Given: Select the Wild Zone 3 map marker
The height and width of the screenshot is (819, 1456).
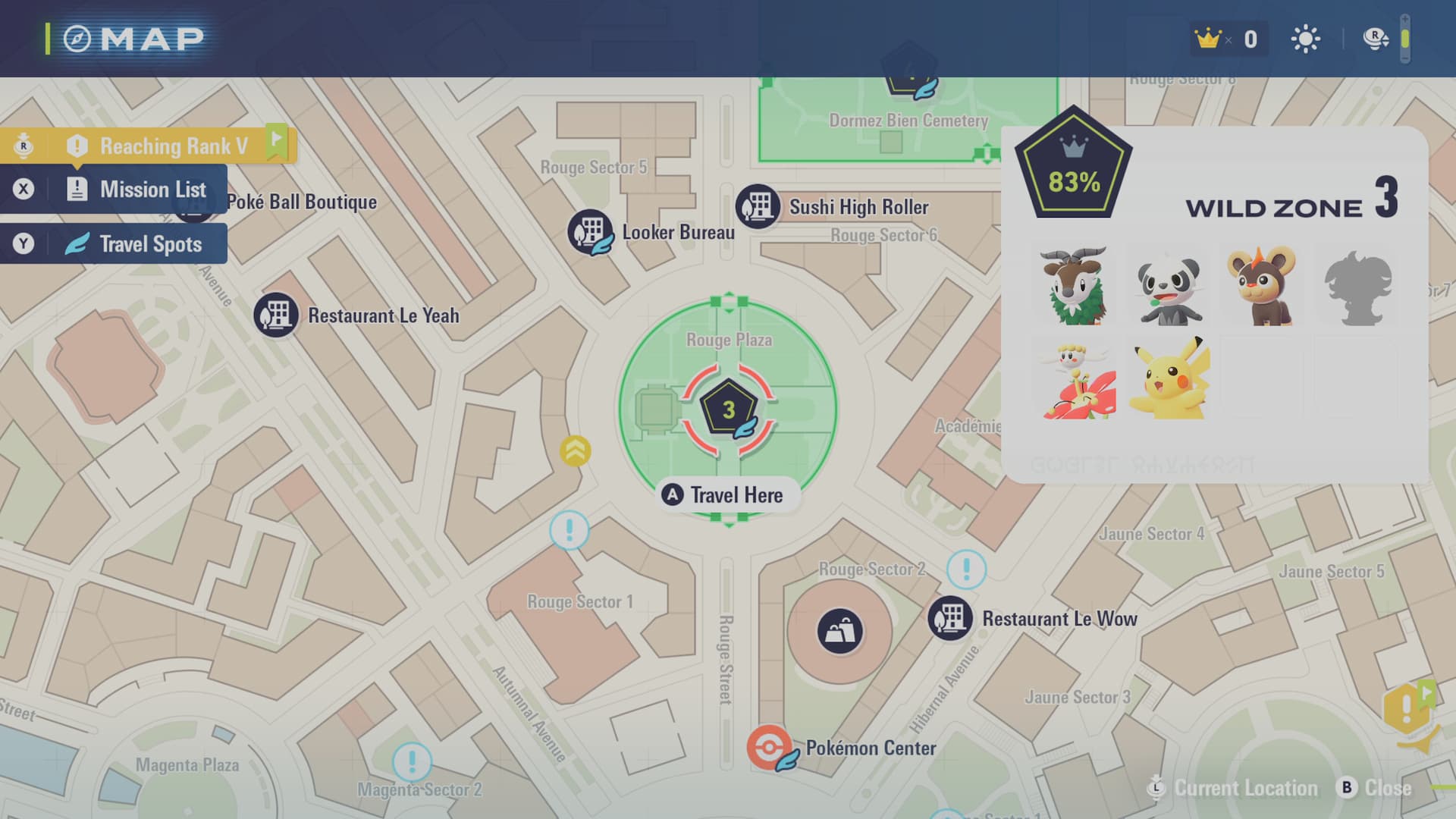Looking at the screenshot, I should click(728, 409).
